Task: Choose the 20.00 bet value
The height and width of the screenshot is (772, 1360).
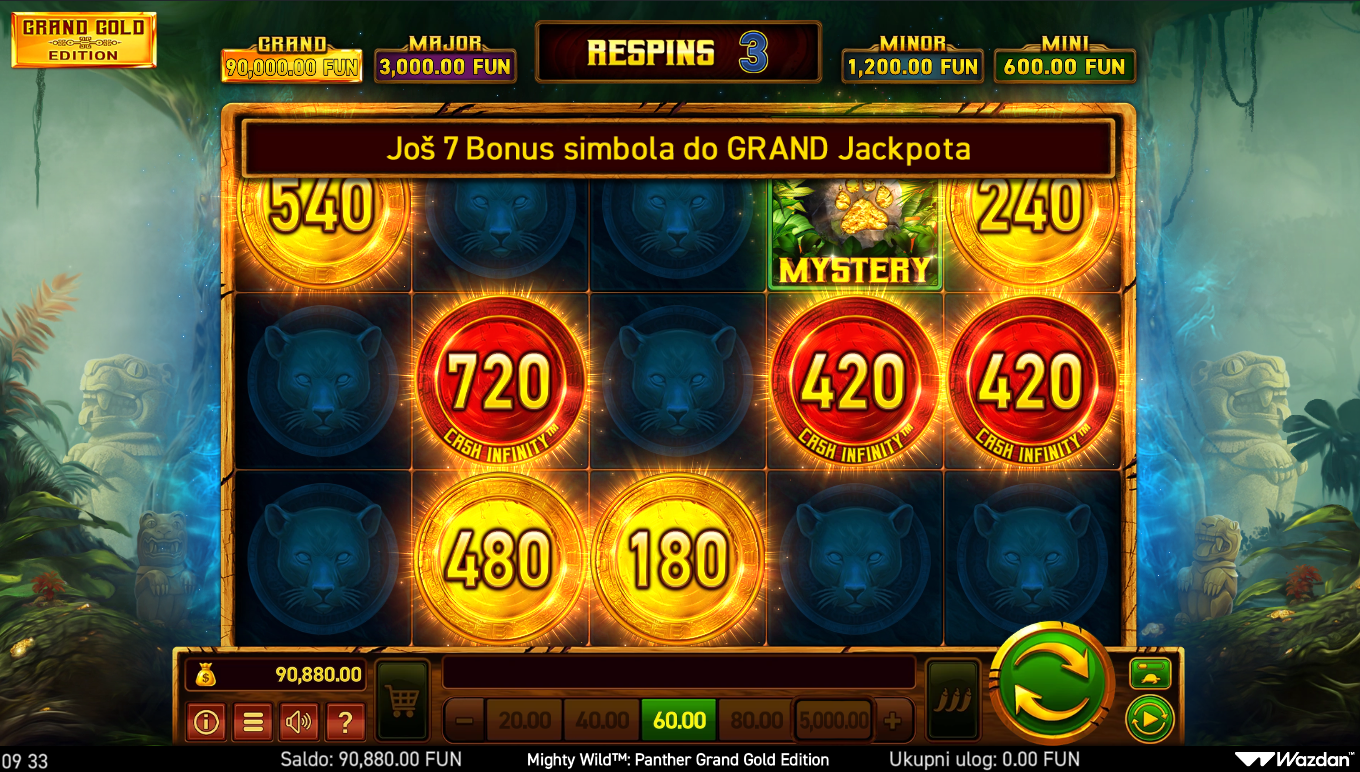Action: tap(525, 720)
